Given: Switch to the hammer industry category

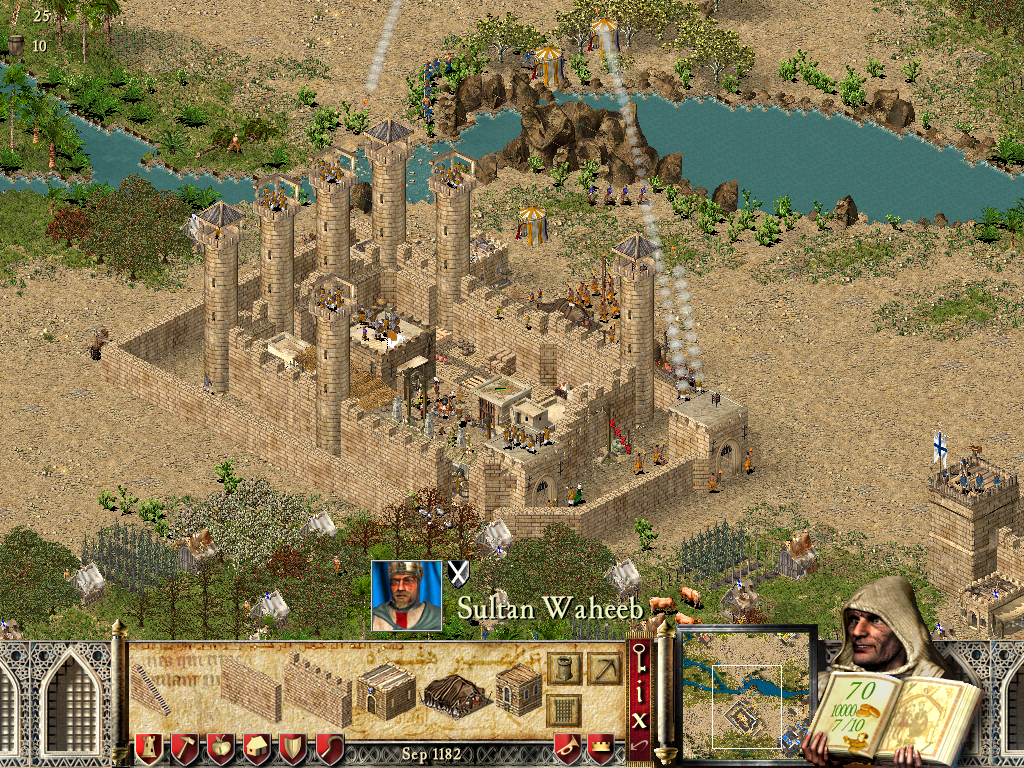Looking at the screenshot, I should pyautogui.click(x=185, y=747).
